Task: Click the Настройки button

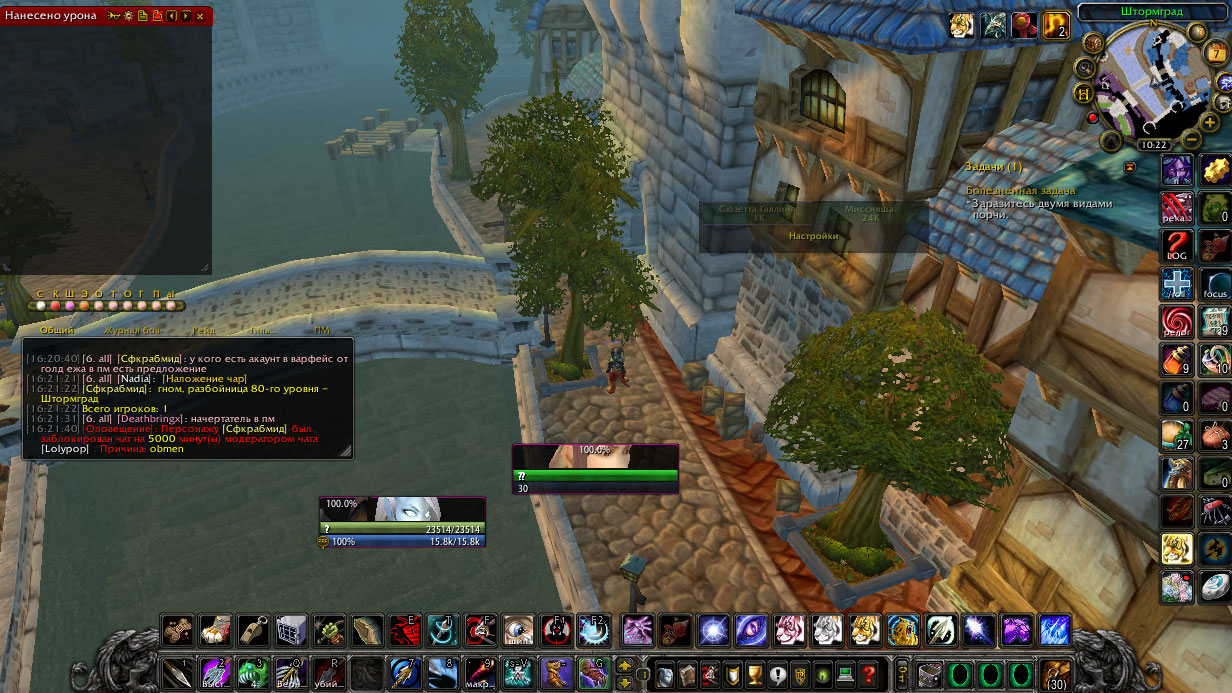Action: click(813, 237)
